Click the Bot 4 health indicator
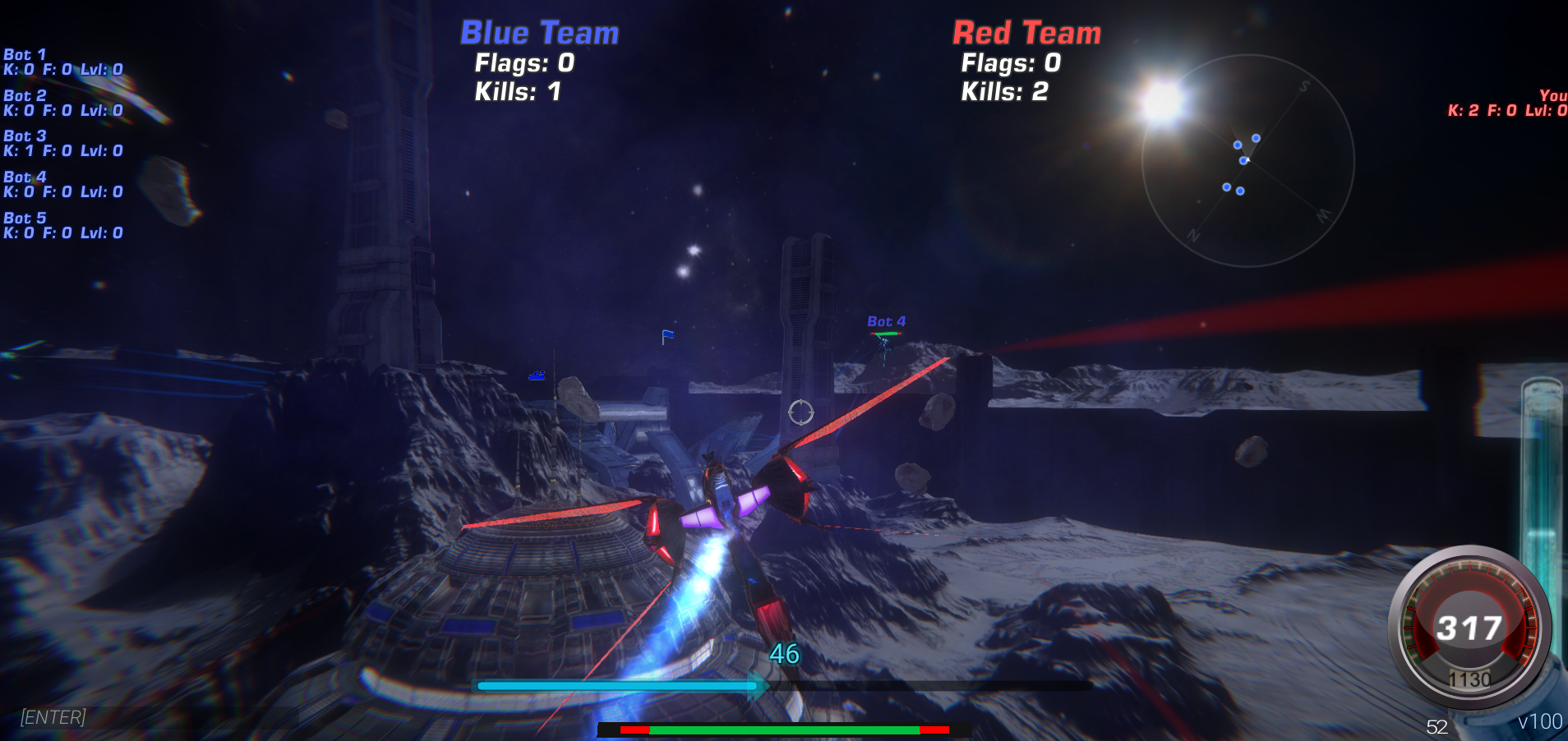This screenshot has height=741, width=1568. (x=887, y=335)
